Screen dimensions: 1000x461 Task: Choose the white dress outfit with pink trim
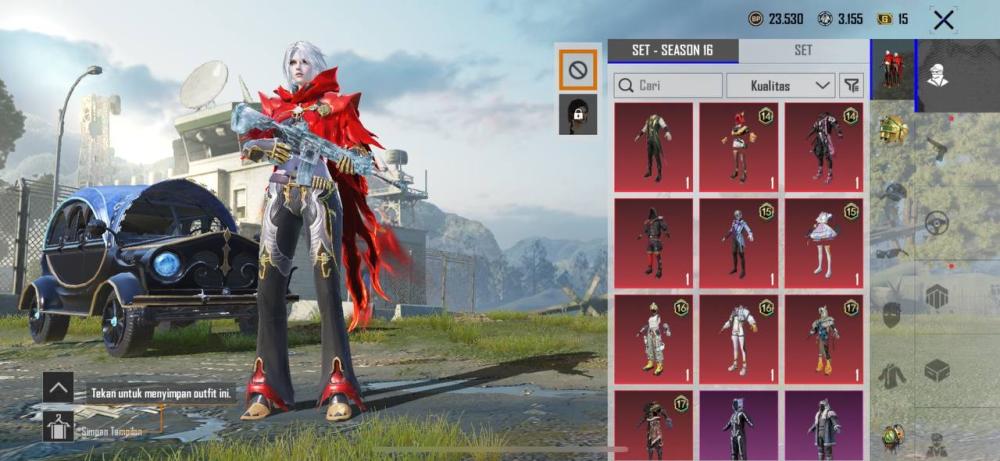pos(824,244)
